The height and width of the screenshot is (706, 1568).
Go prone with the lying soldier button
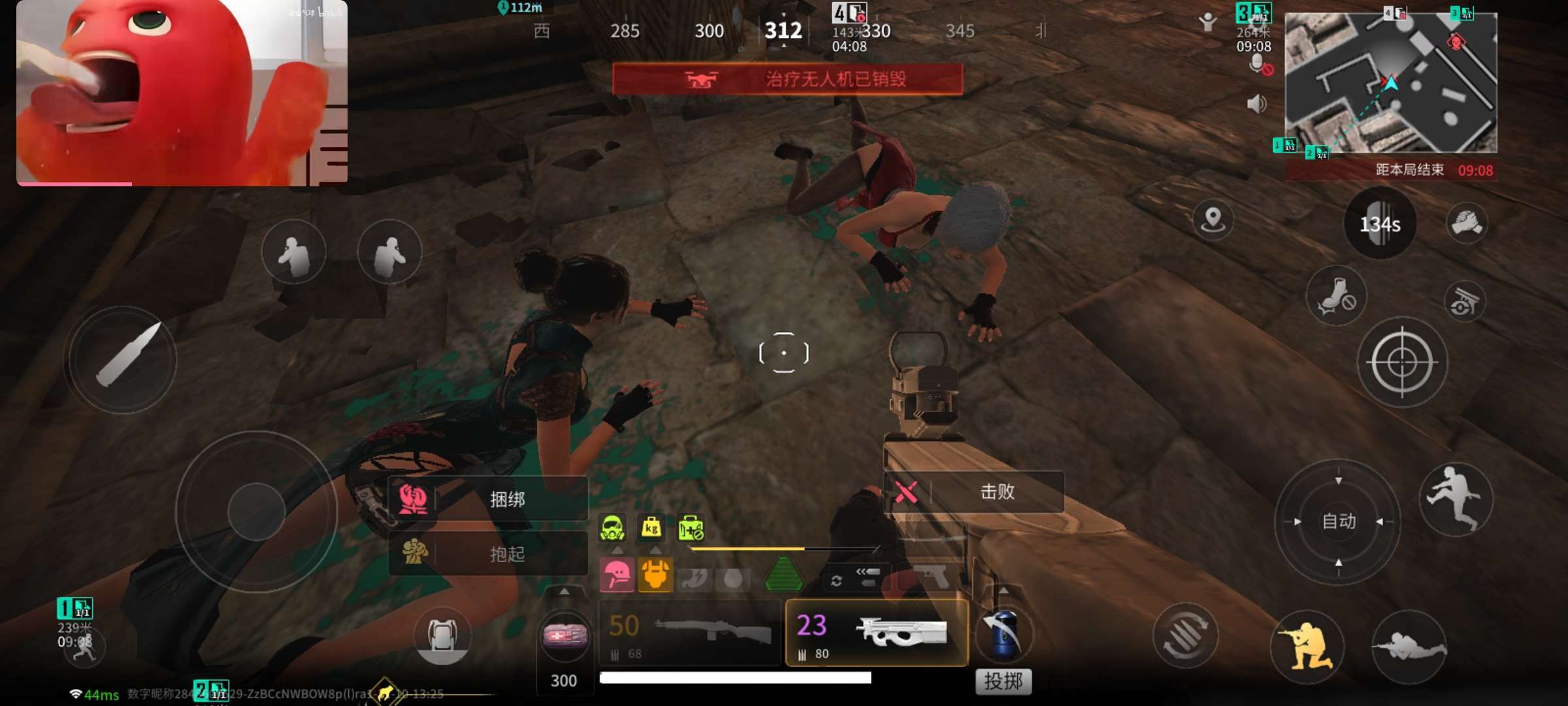(1409, 646)
